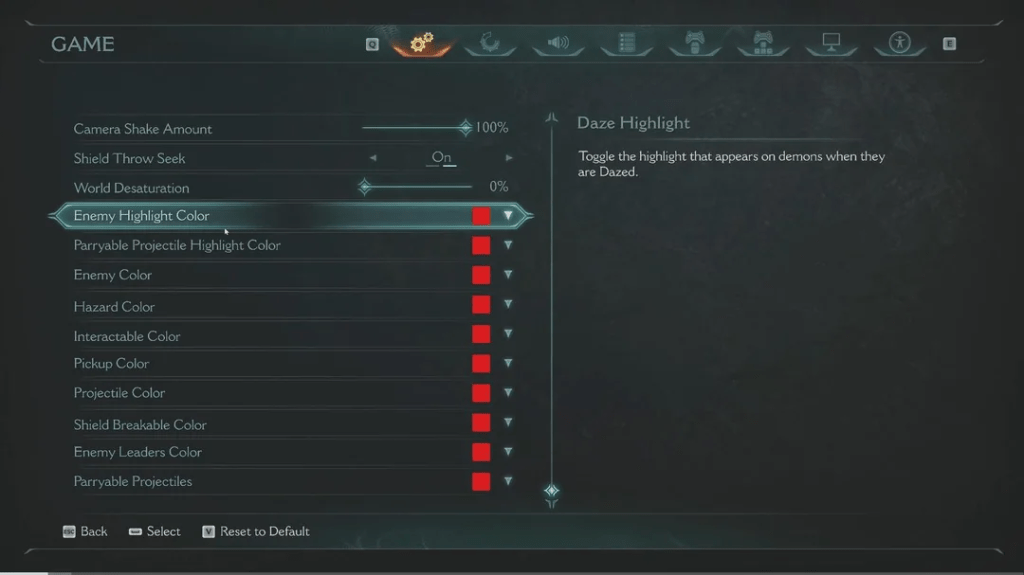Image resolution: width=1024 pixels, height=575 pixels.
Task: Click right arrow for Shield Throw Seek
Action: tap(509, 158)
